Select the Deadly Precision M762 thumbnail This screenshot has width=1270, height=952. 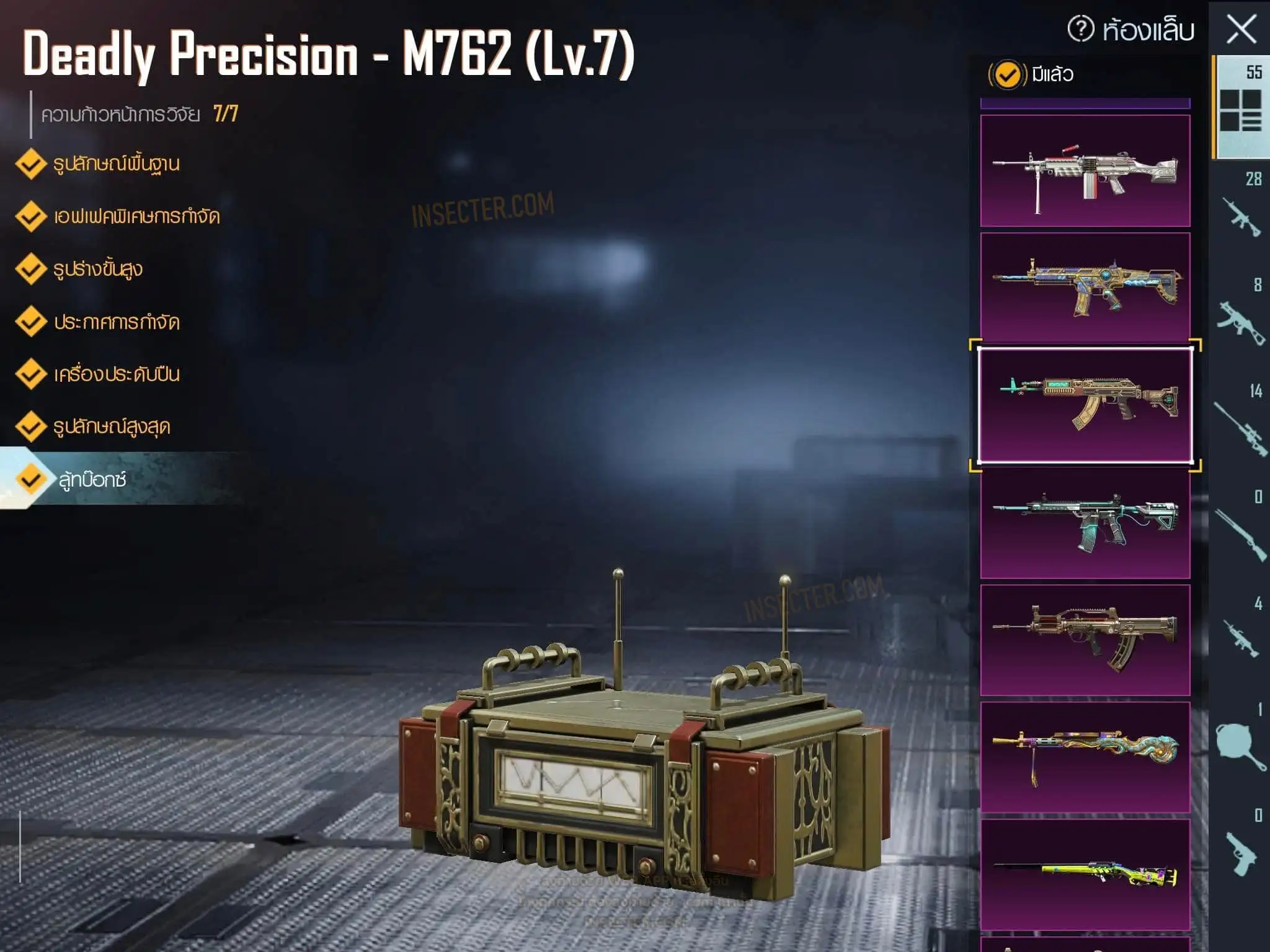click(1085, 405)
